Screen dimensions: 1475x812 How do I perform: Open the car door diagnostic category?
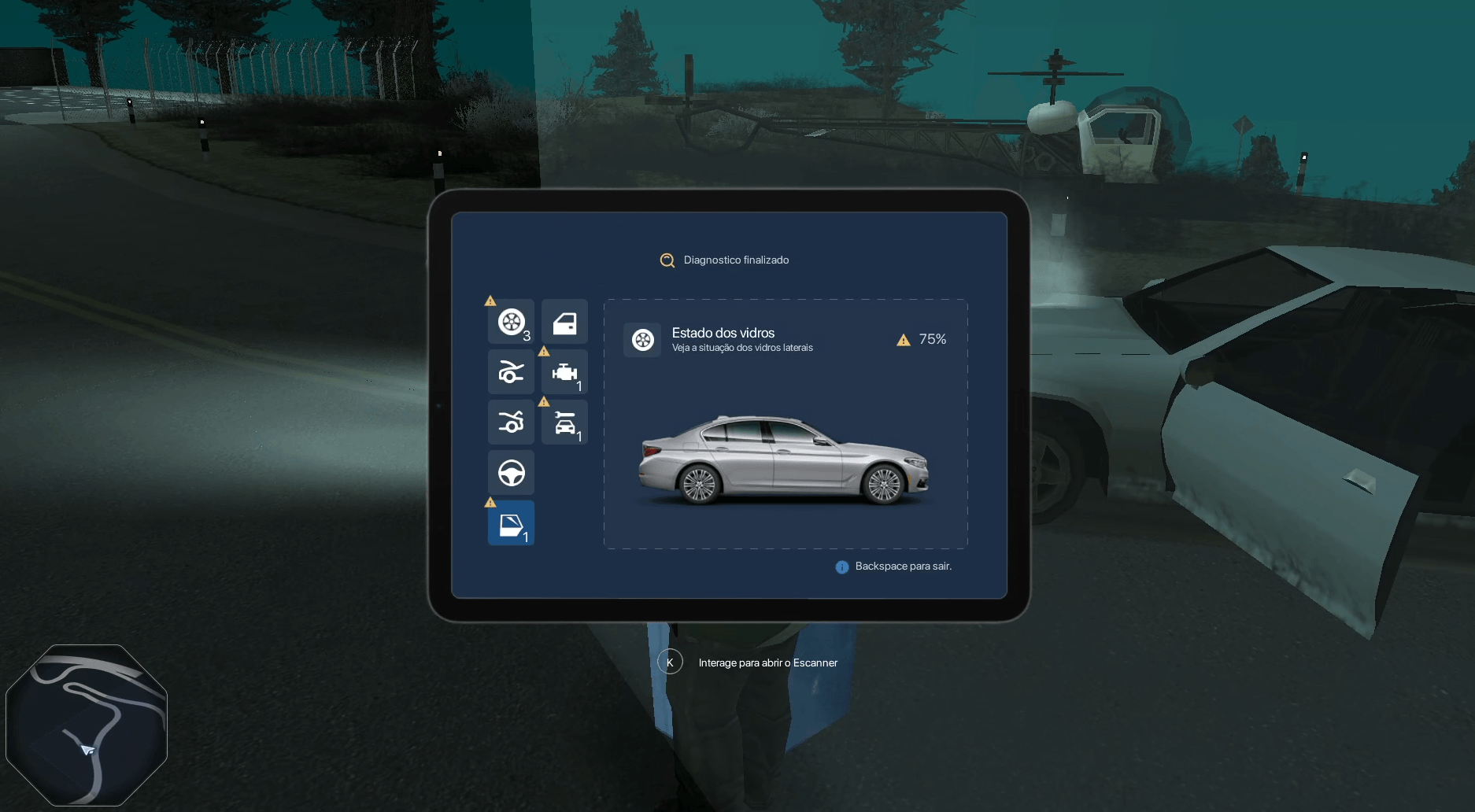click(x=564, y=322)
